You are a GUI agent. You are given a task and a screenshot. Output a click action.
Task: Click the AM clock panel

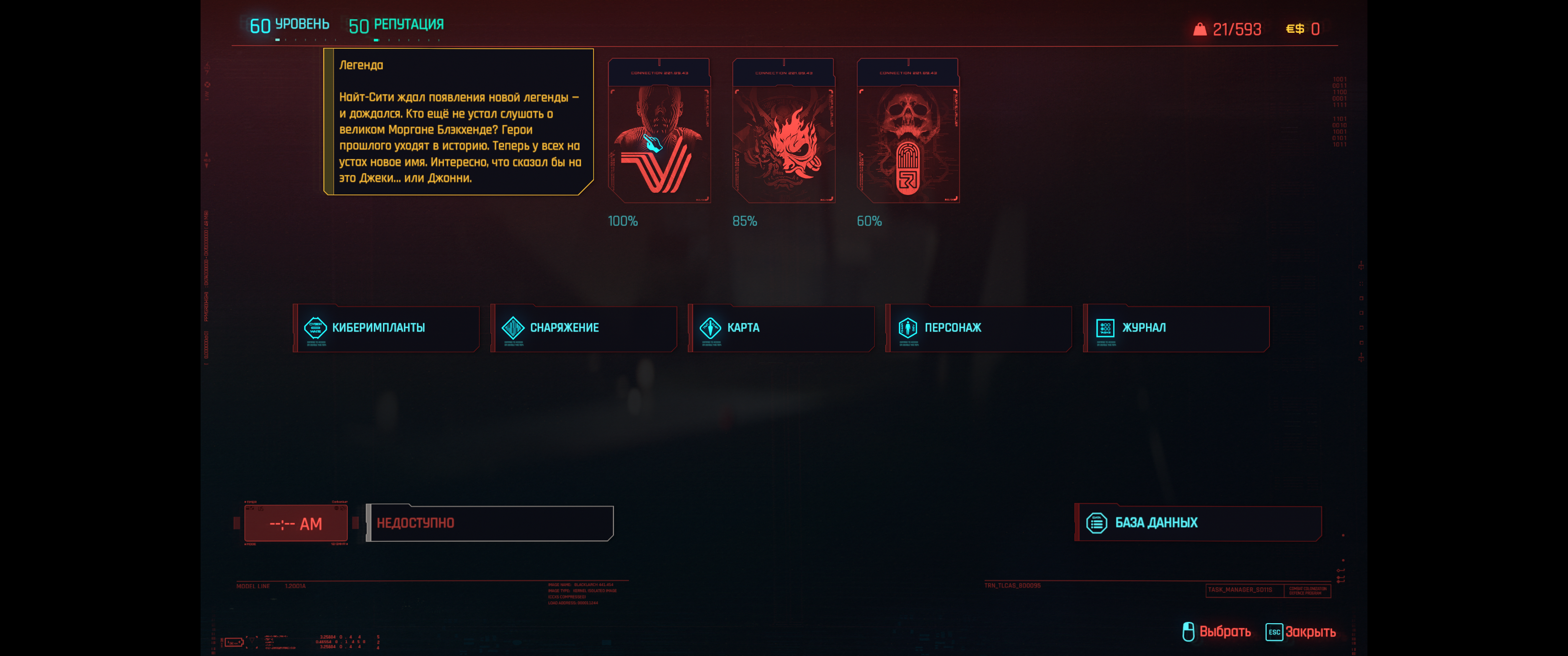(x=296, y=523)
